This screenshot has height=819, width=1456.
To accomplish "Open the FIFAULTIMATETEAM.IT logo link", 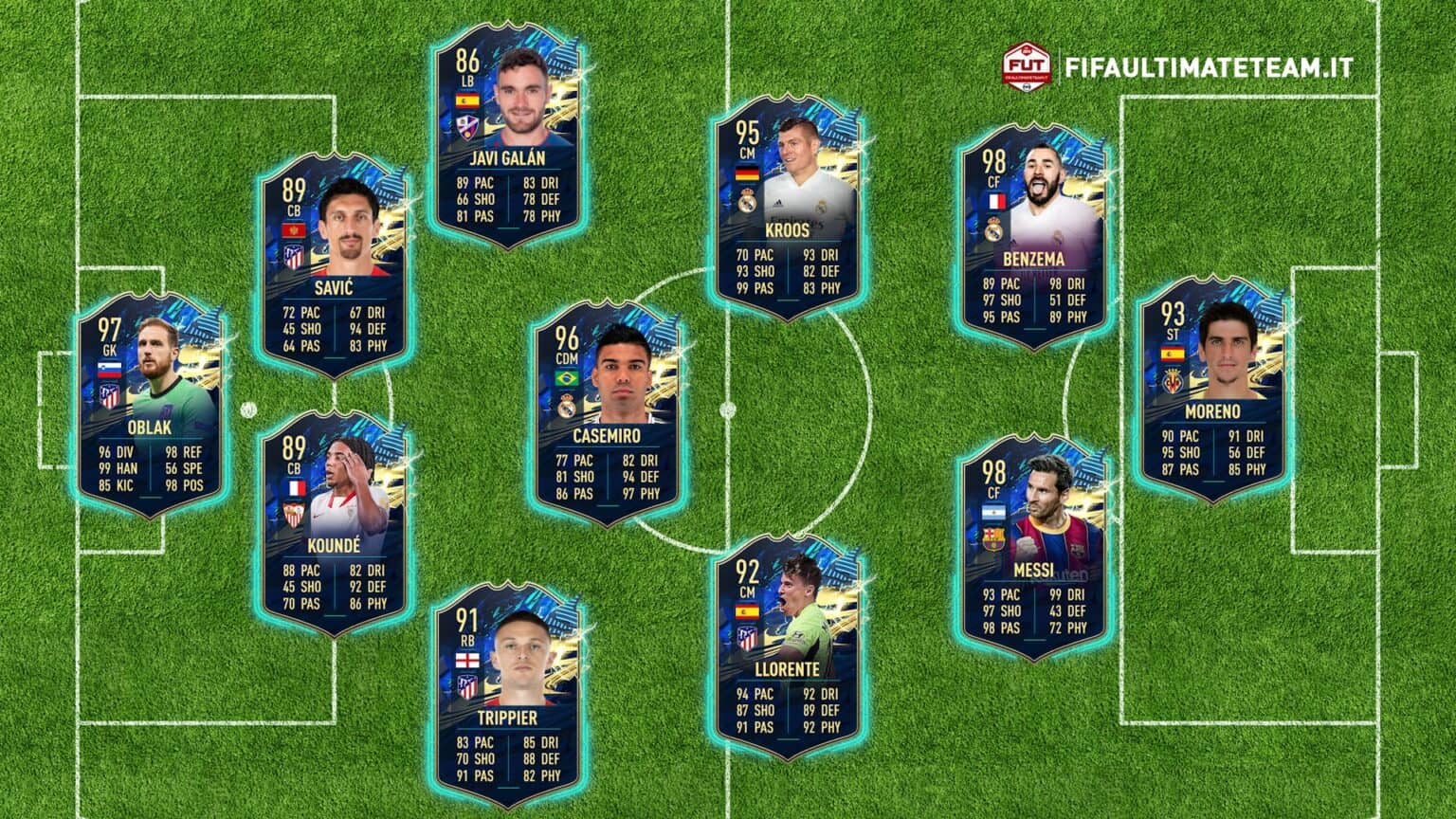I will pos(1178,67).
